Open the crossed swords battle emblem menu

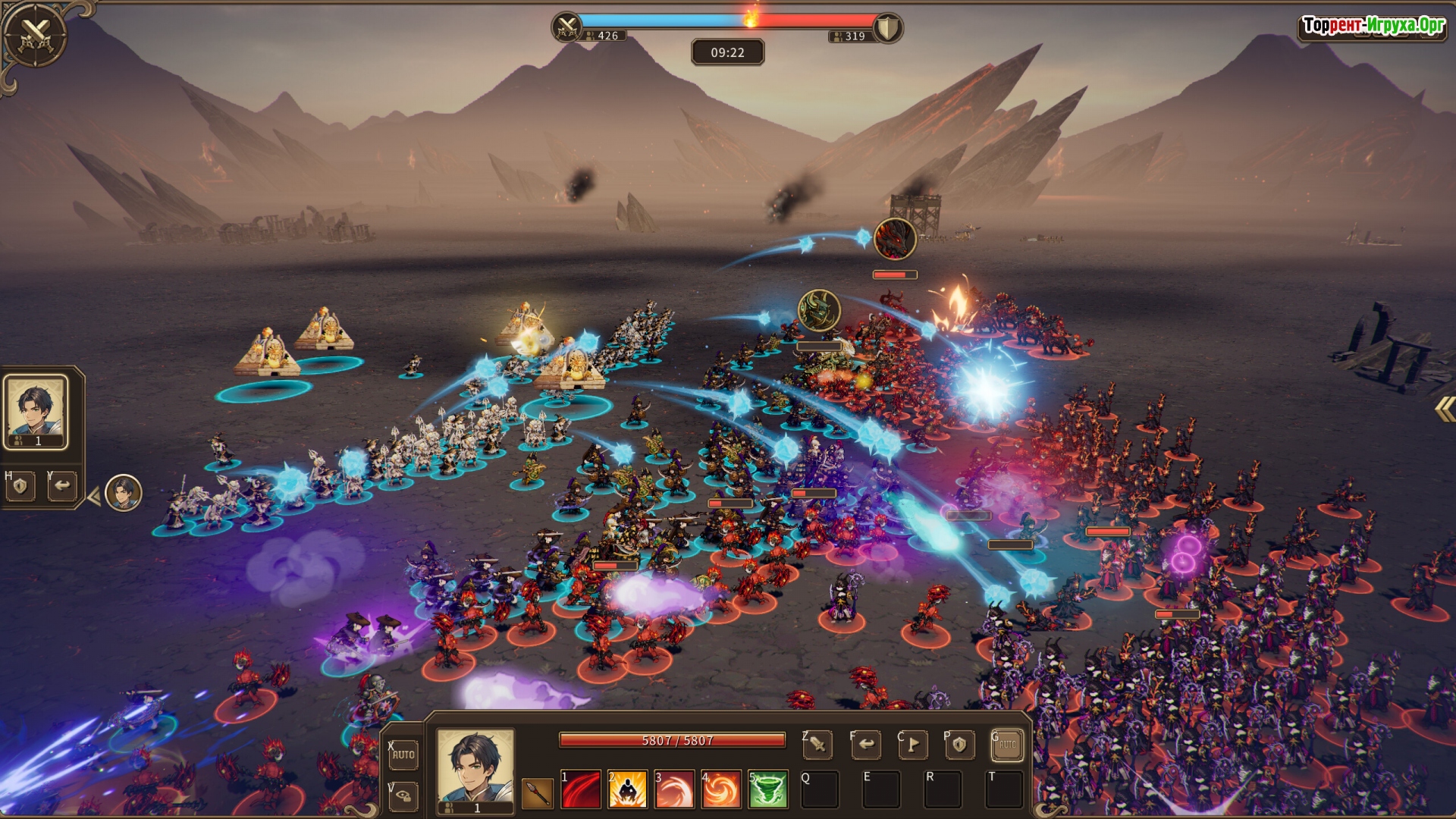tap(34, 35)
